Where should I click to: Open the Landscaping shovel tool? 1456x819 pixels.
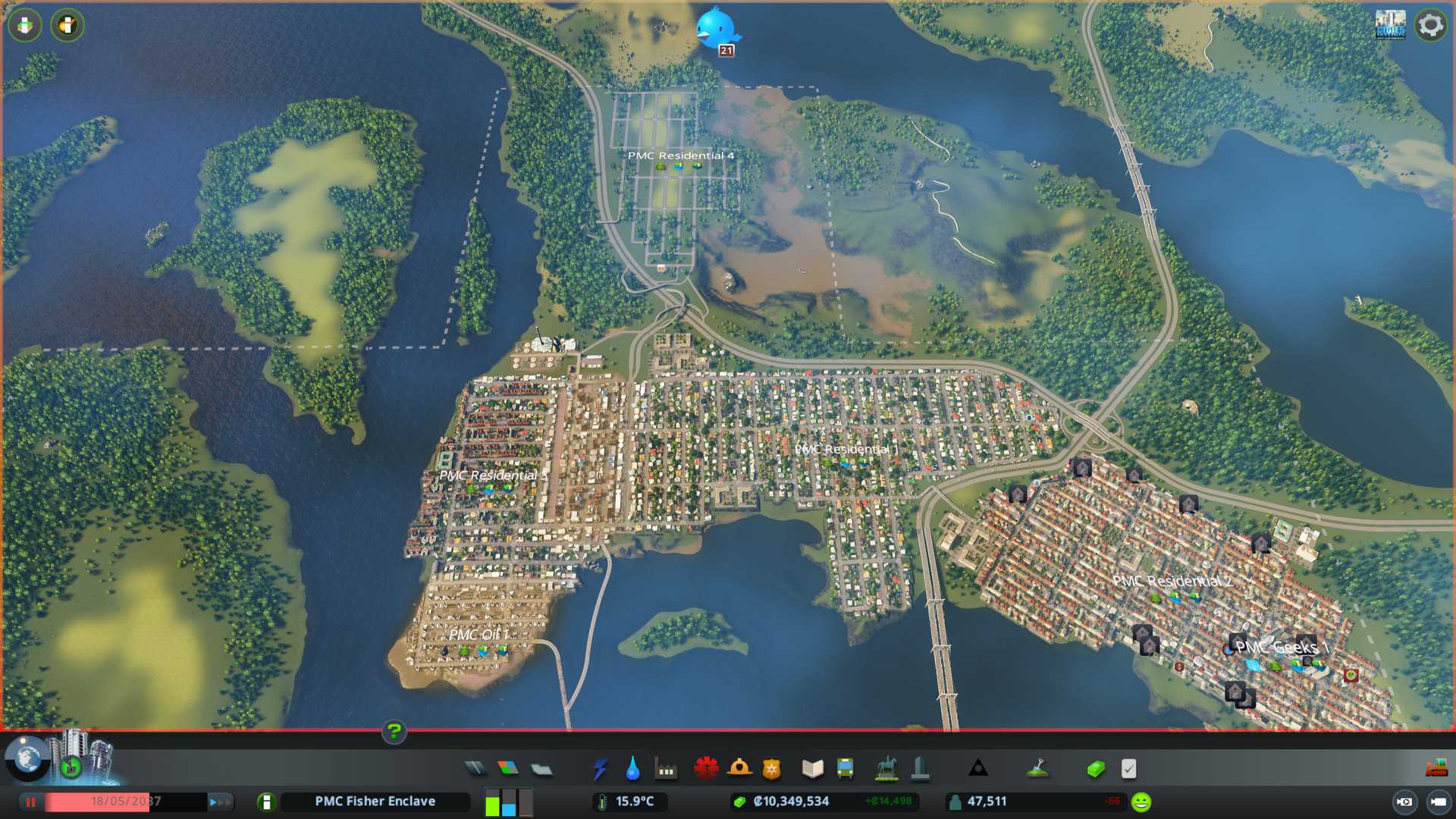pyautogui.click(x=1037, y=769)
